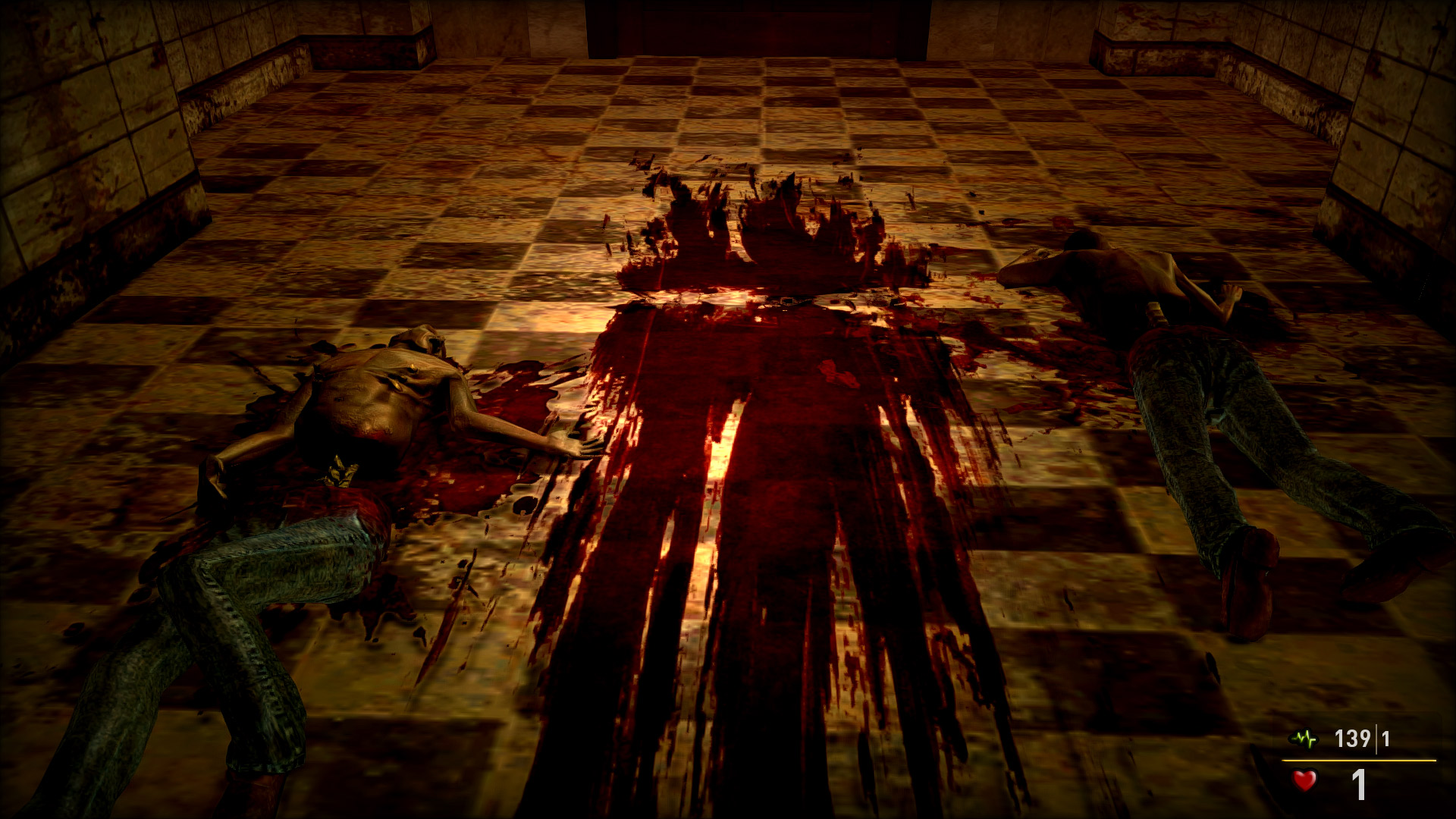Viewport: 1456px width, 819px height.
Task: Select the heartbeat counter reading 139
Action: (1353, 737)
